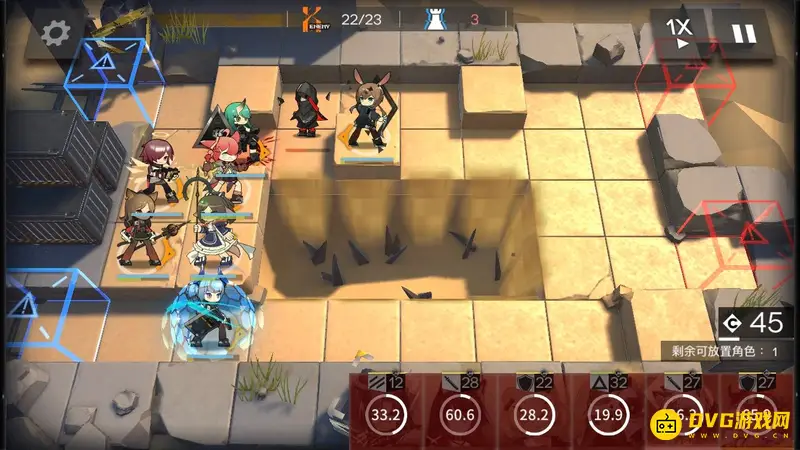Toggle the 1X game speed button

coord(679,32)
